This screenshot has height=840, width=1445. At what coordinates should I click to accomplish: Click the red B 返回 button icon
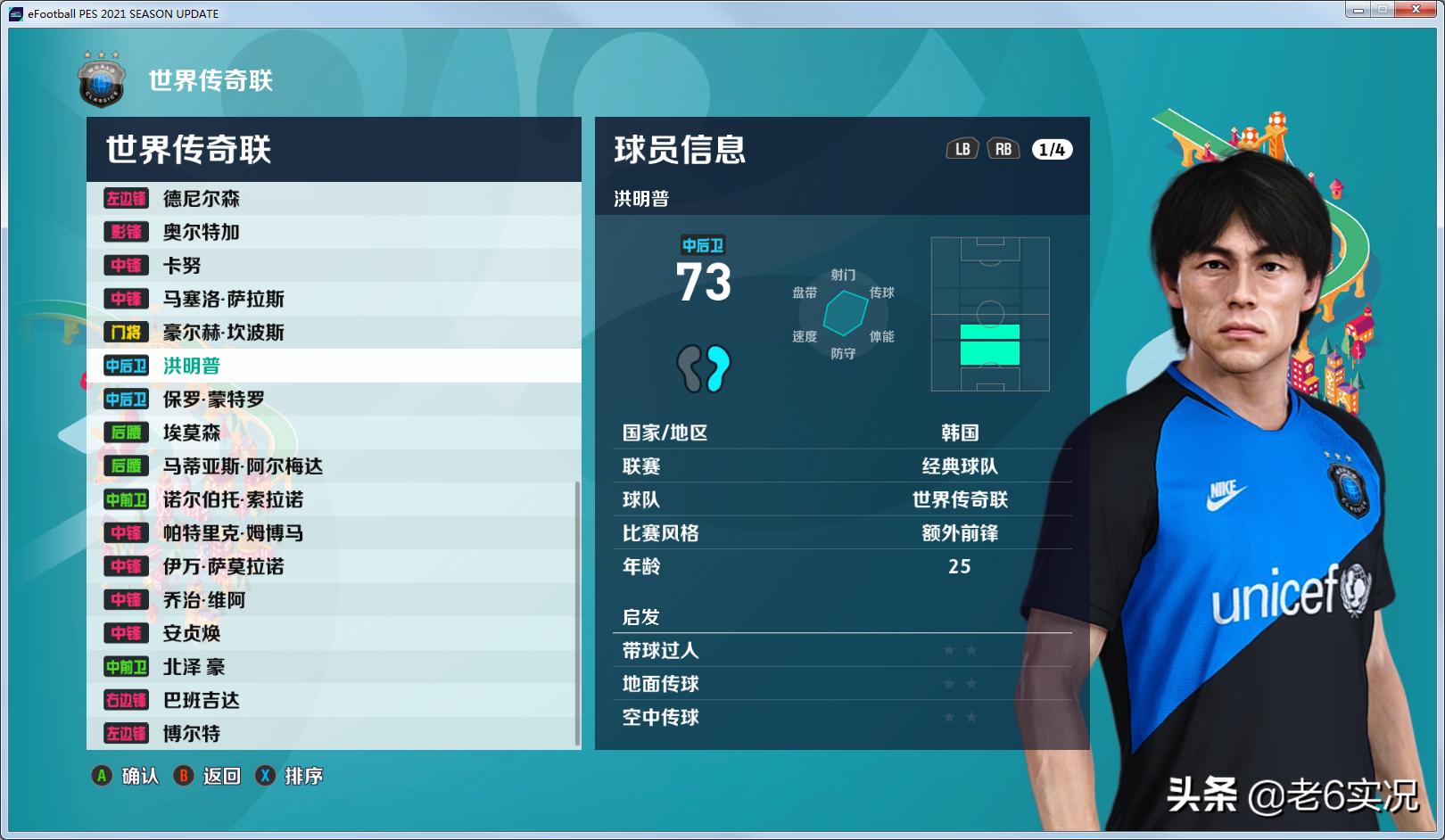(x=184, y=777)
